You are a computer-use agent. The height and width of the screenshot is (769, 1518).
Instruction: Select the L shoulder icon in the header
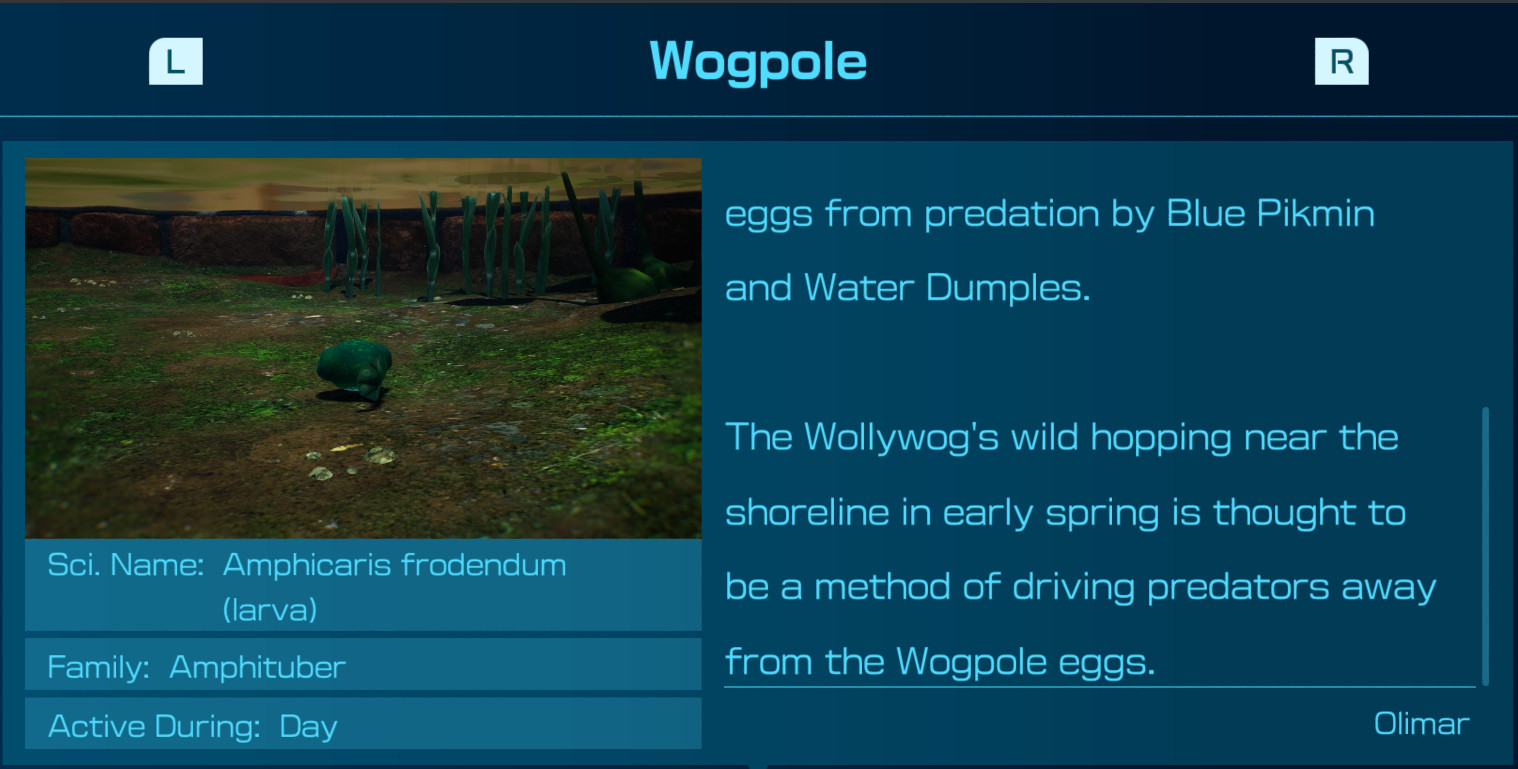click(x=176, y=60)
